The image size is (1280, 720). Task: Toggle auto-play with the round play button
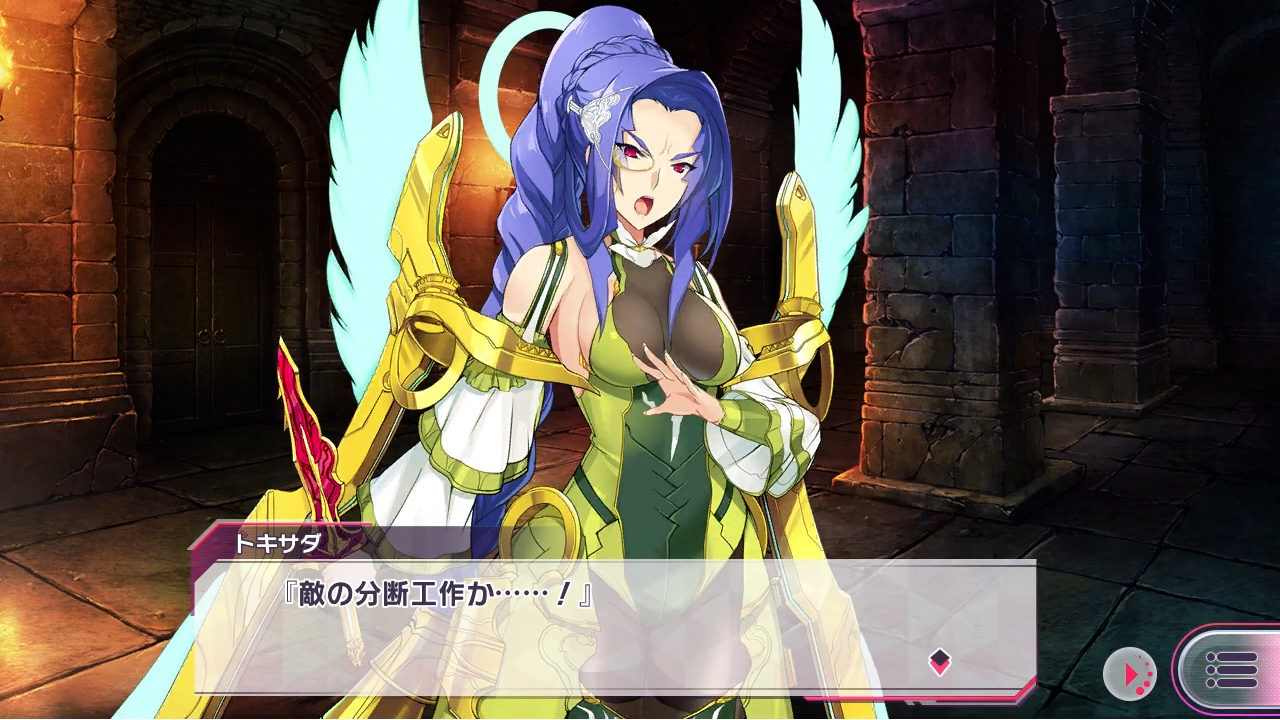[1130, 674]
